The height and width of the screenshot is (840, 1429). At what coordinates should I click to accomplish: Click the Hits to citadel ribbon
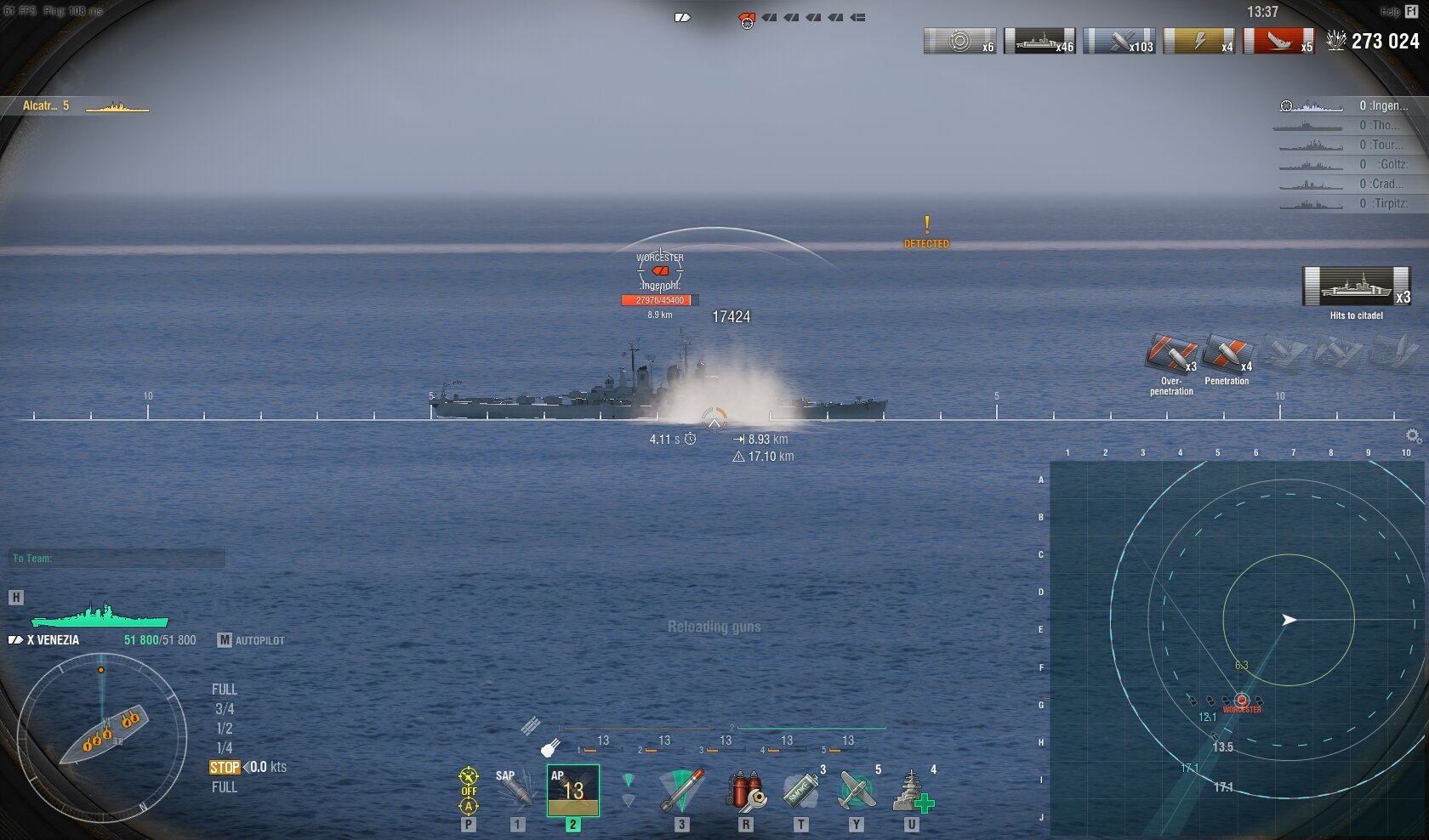pos(1356,287)
